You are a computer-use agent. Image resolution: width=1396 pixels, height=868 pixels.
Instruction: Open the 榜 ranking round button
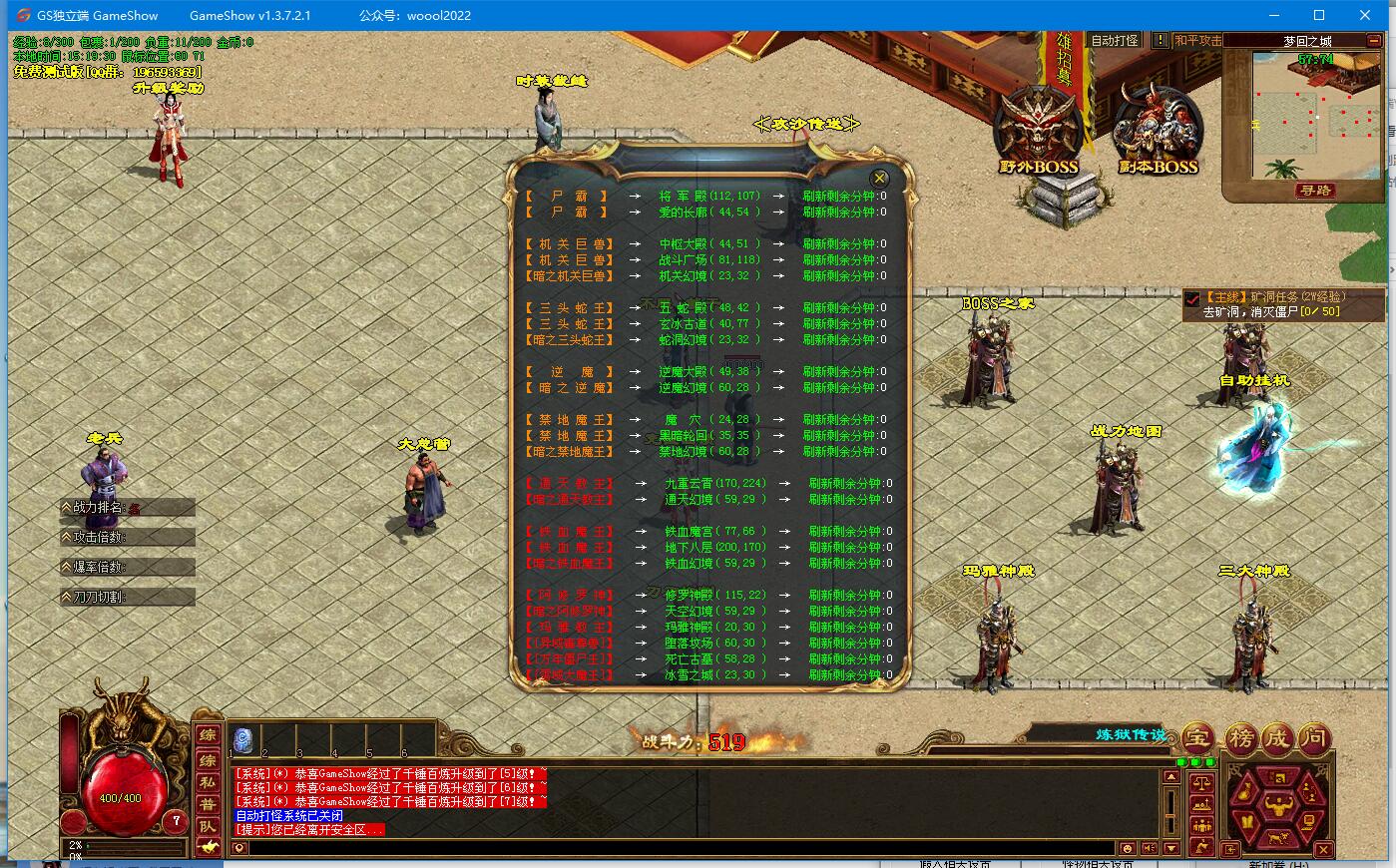(x=1240, y=739)
